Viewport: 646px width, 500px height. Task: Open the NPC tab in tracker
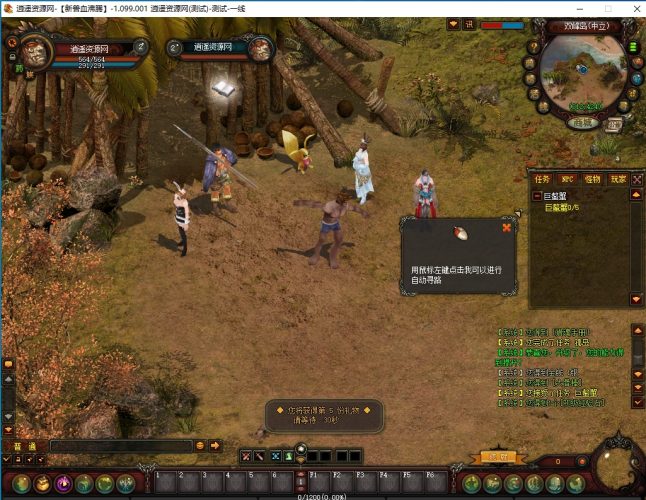click(x=568, y=179)
